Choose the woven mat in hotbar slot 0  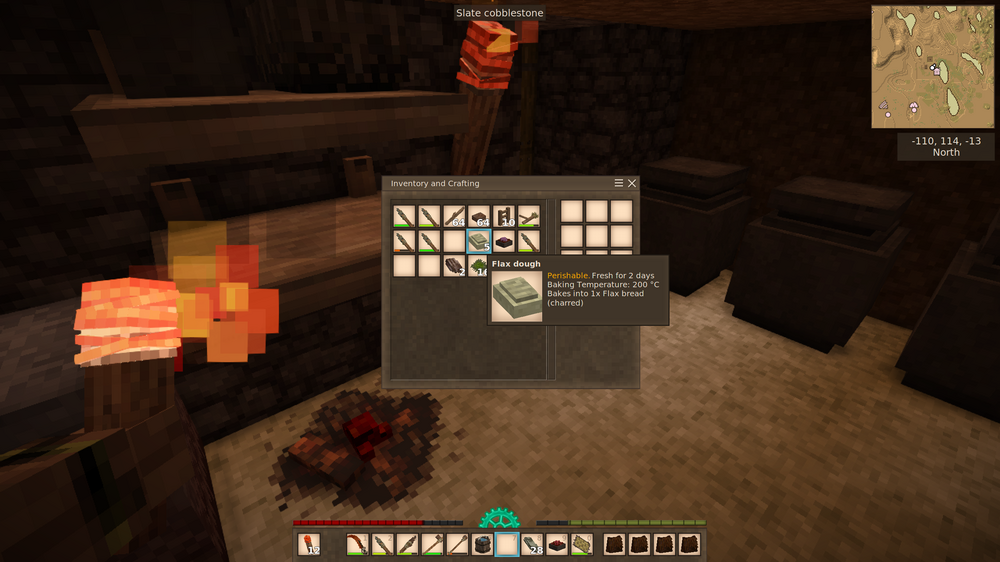click(x=582, y=545)
